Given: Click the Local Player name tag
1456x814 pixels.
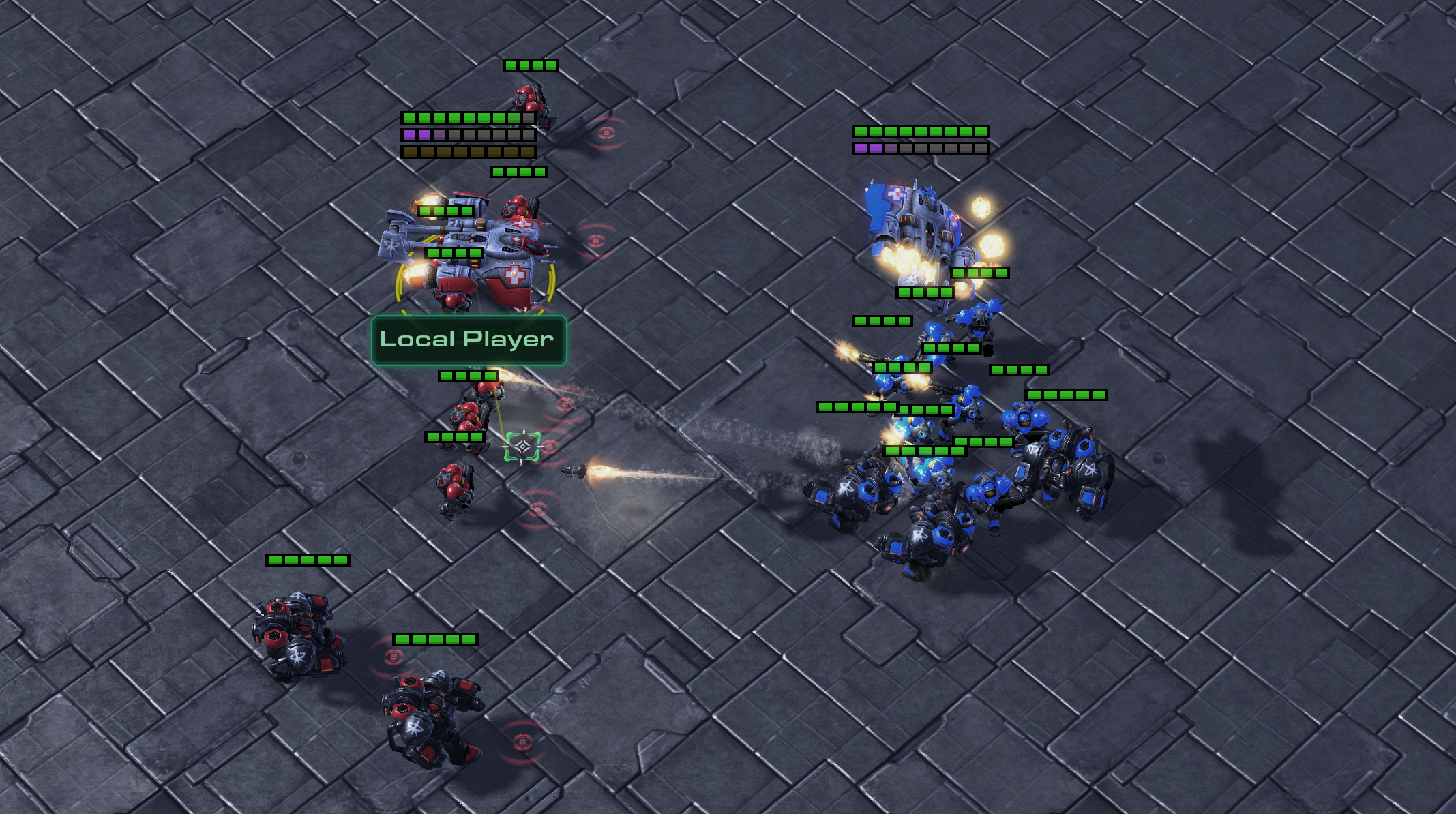Looking at the screenshot, I should (469, 340).
